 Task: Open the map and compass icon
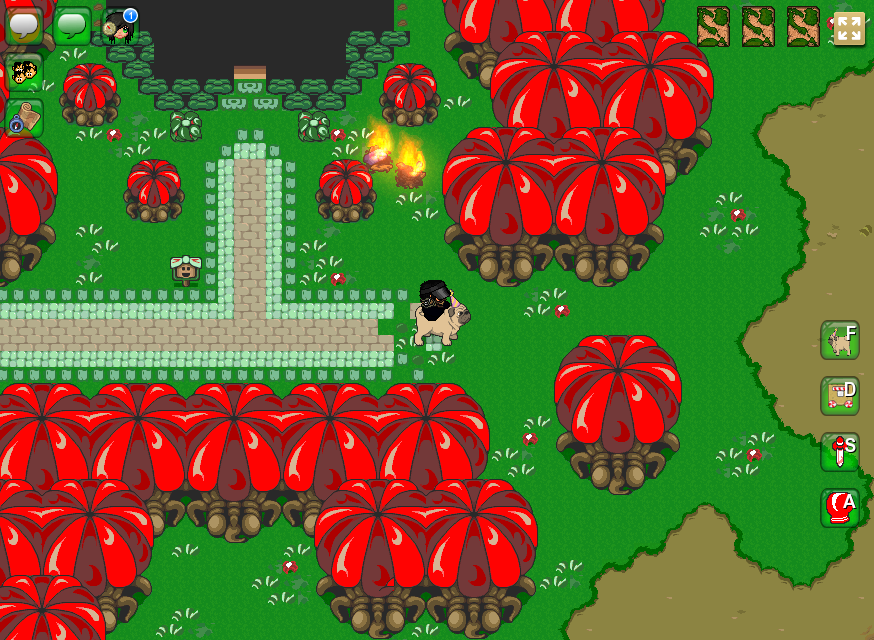click(x=24, y=118)
